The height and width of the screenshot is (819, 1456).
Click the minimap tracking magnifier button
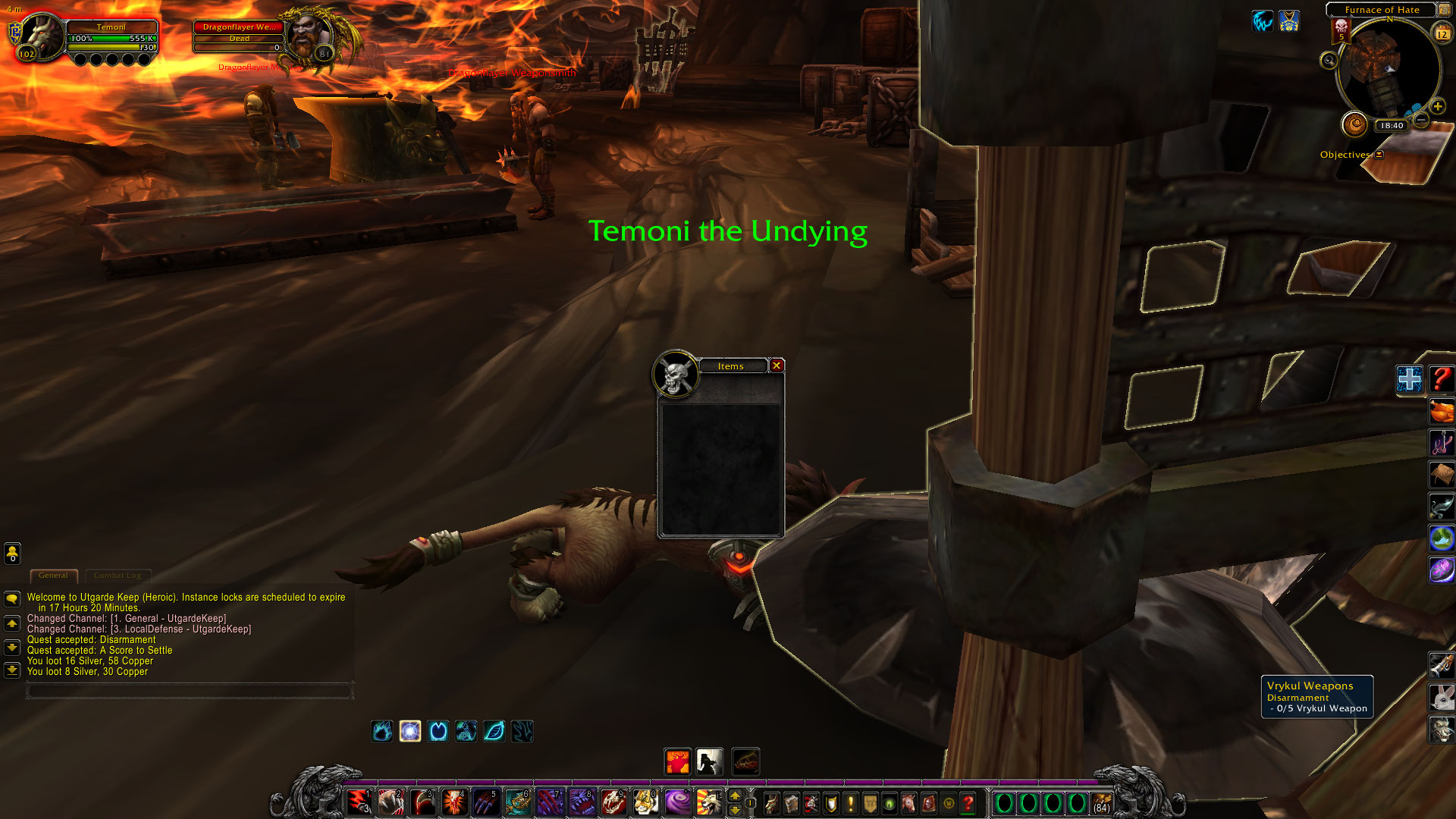(x=1329, y=60)
